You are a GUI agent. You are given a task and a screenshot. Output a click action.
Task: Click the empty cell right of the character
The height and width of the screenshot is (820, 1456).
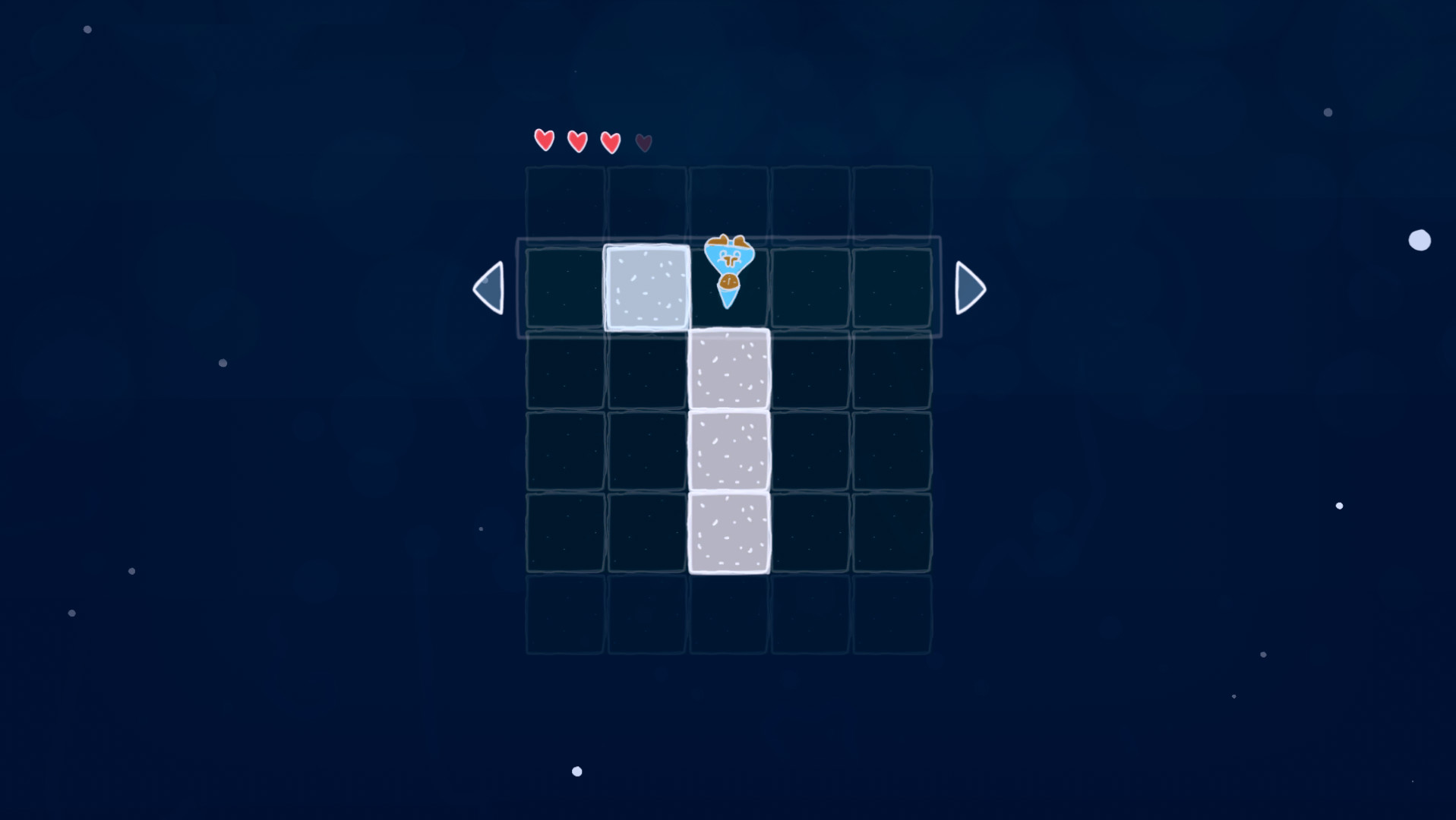tap(810, 288)
